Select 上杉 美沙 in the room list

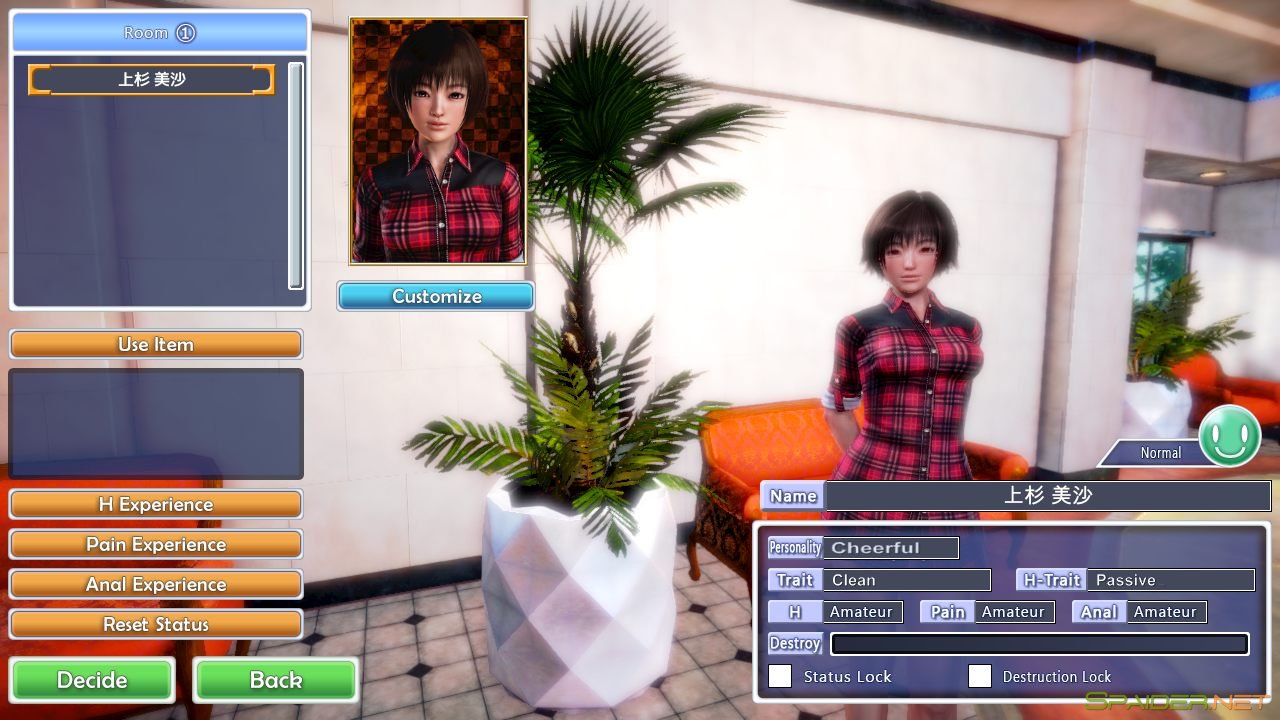click(150, 80)
